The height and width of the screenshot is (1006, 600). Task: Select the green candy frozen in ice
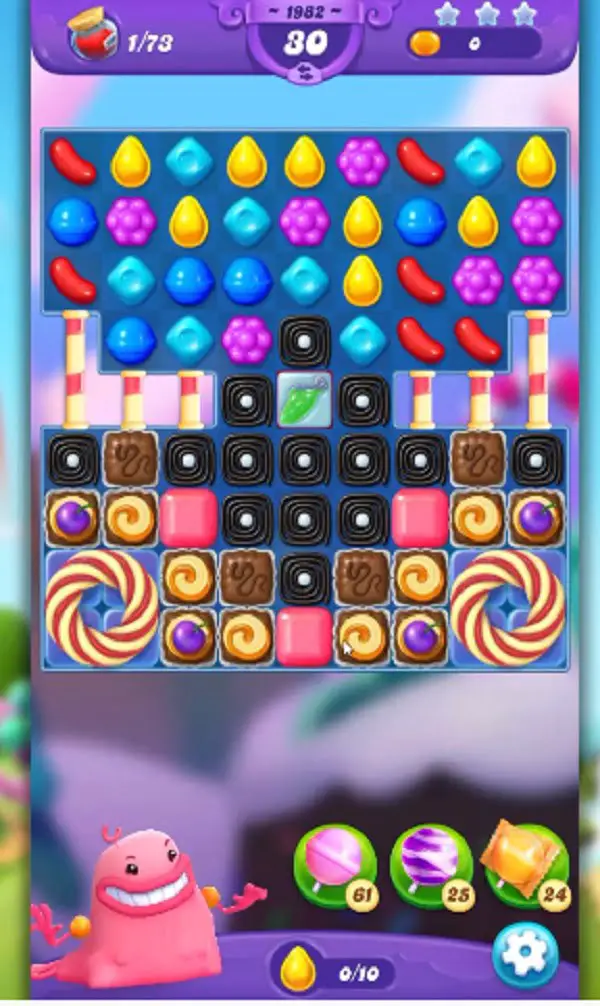click(x=304, y=400)
